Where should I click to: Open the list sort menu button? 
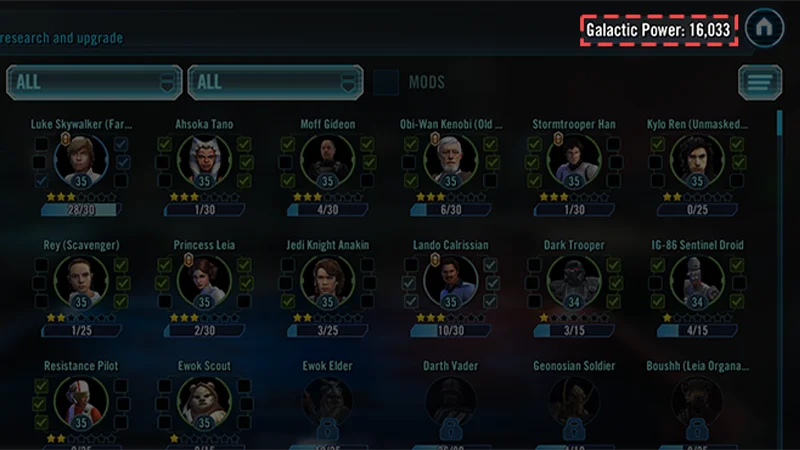point(760,82)
